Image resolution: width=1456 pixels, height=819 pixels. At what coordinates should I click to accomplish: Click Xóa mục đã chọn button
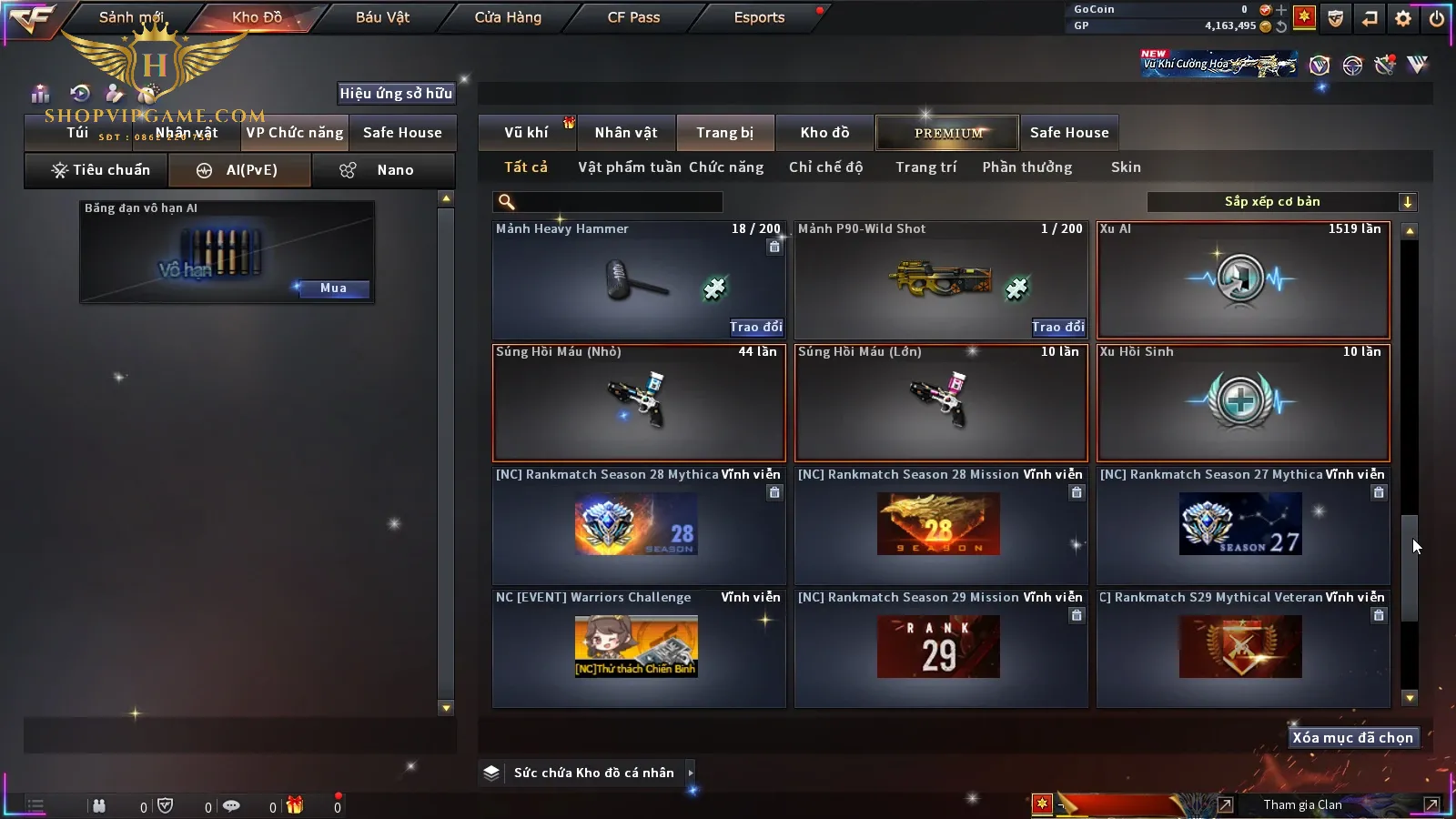(1352, 738)
